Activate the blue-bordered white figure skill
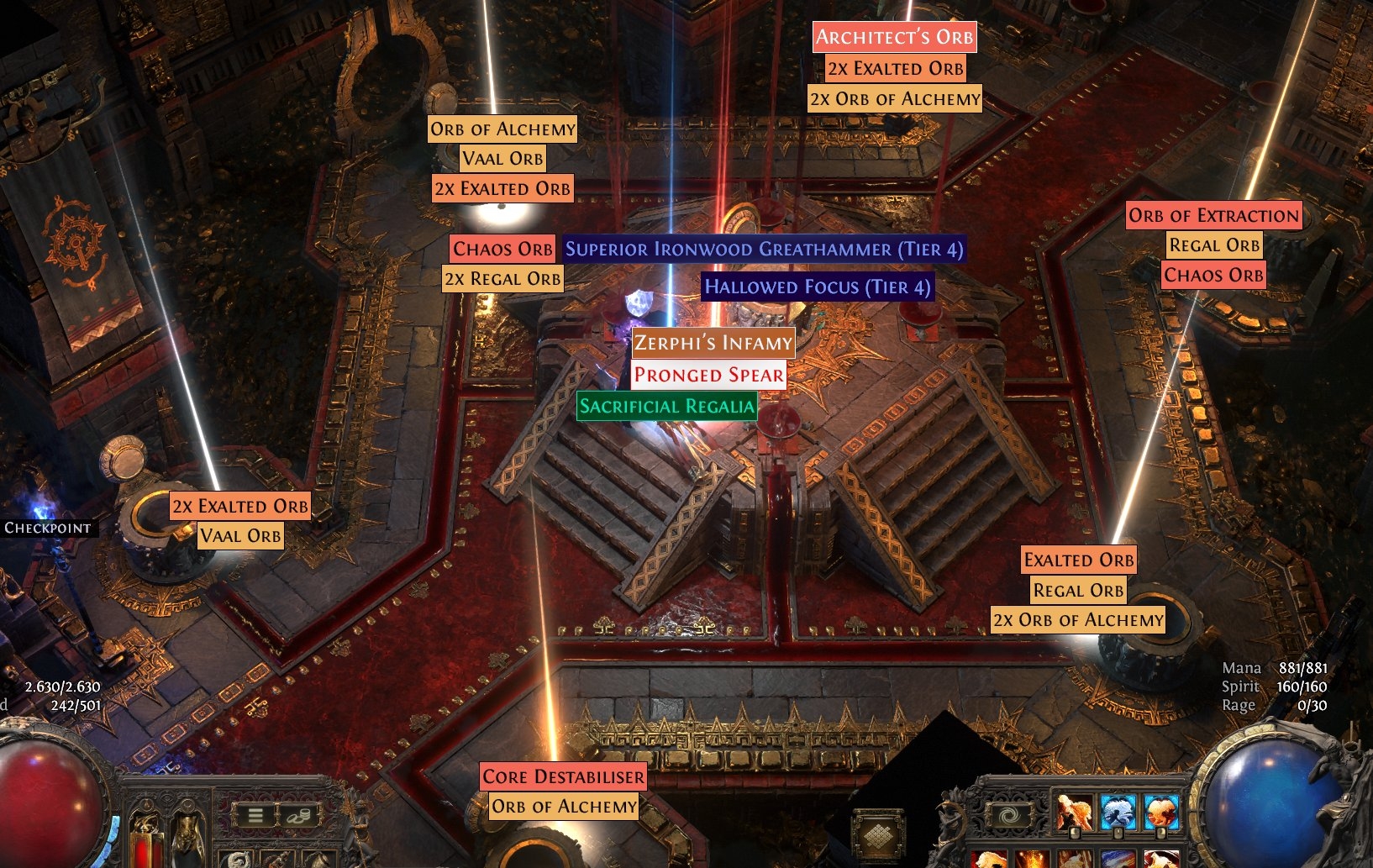The height and width of the screenshot is (868, 1373). pos(1118,813)
